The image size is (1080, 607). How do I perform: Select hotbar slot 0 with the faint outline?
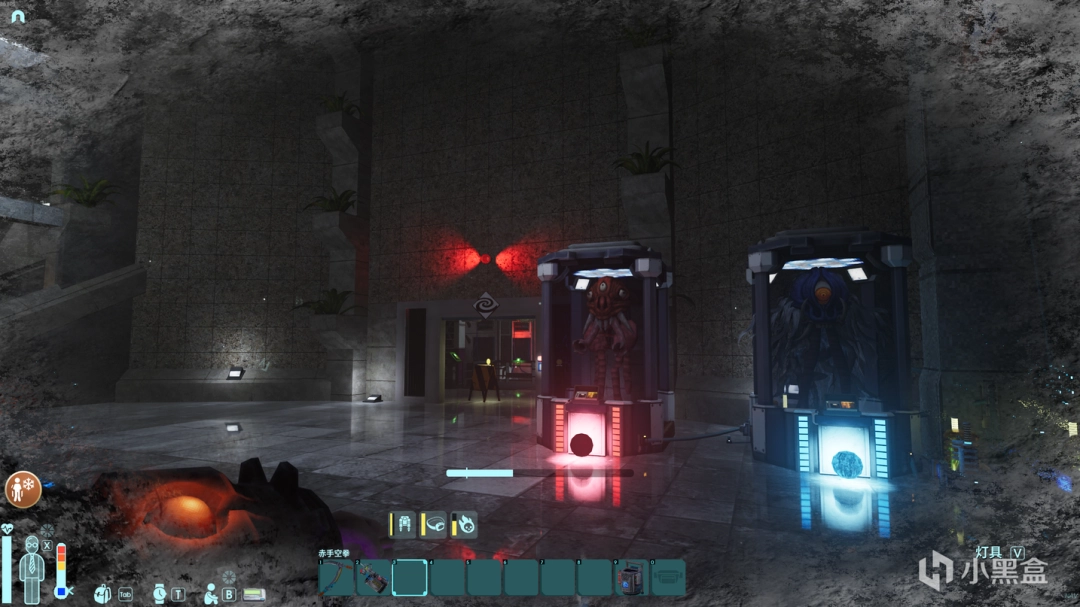coord(667,578)
